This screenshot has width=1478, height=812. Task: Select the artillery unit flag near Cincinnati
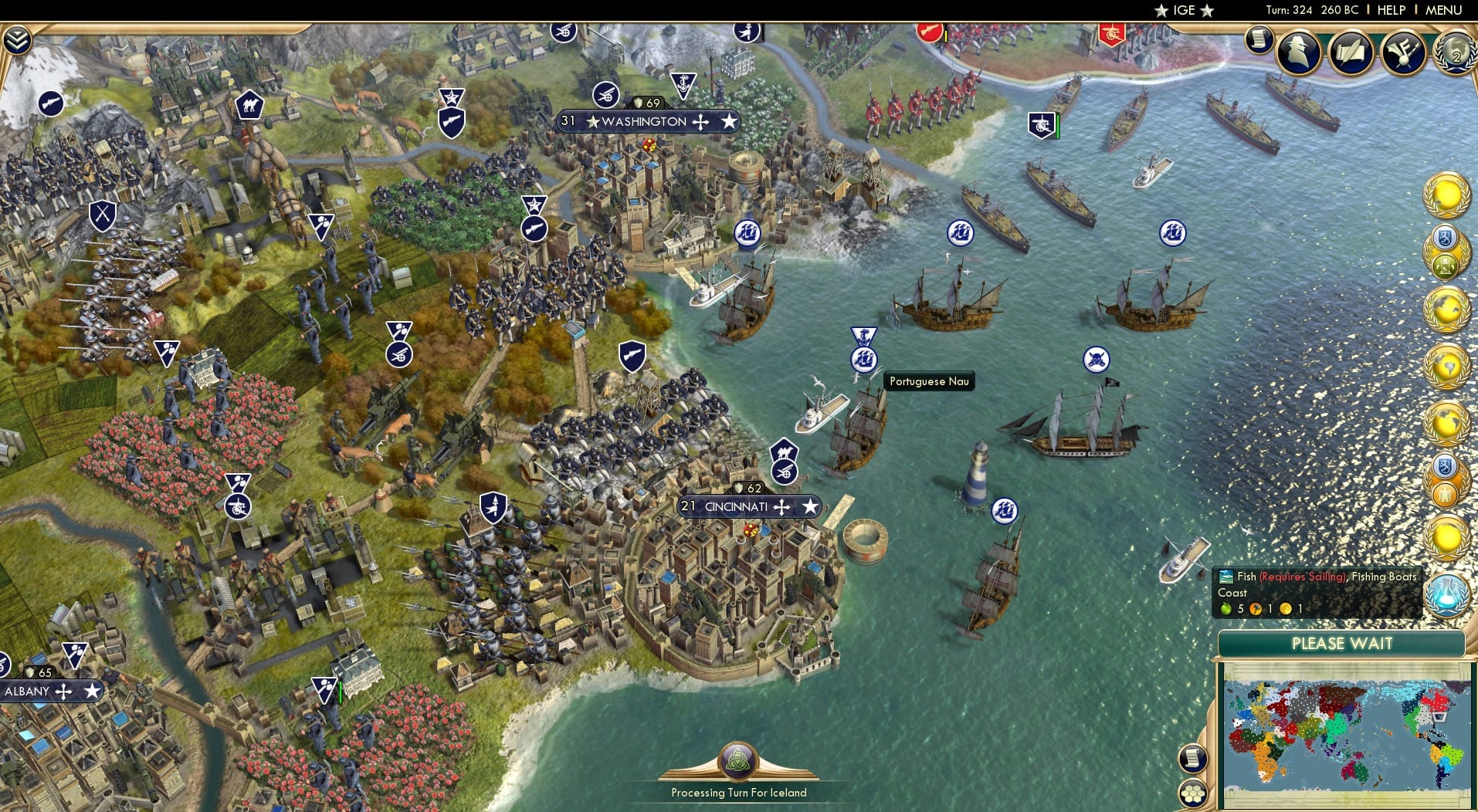point(785,472)
